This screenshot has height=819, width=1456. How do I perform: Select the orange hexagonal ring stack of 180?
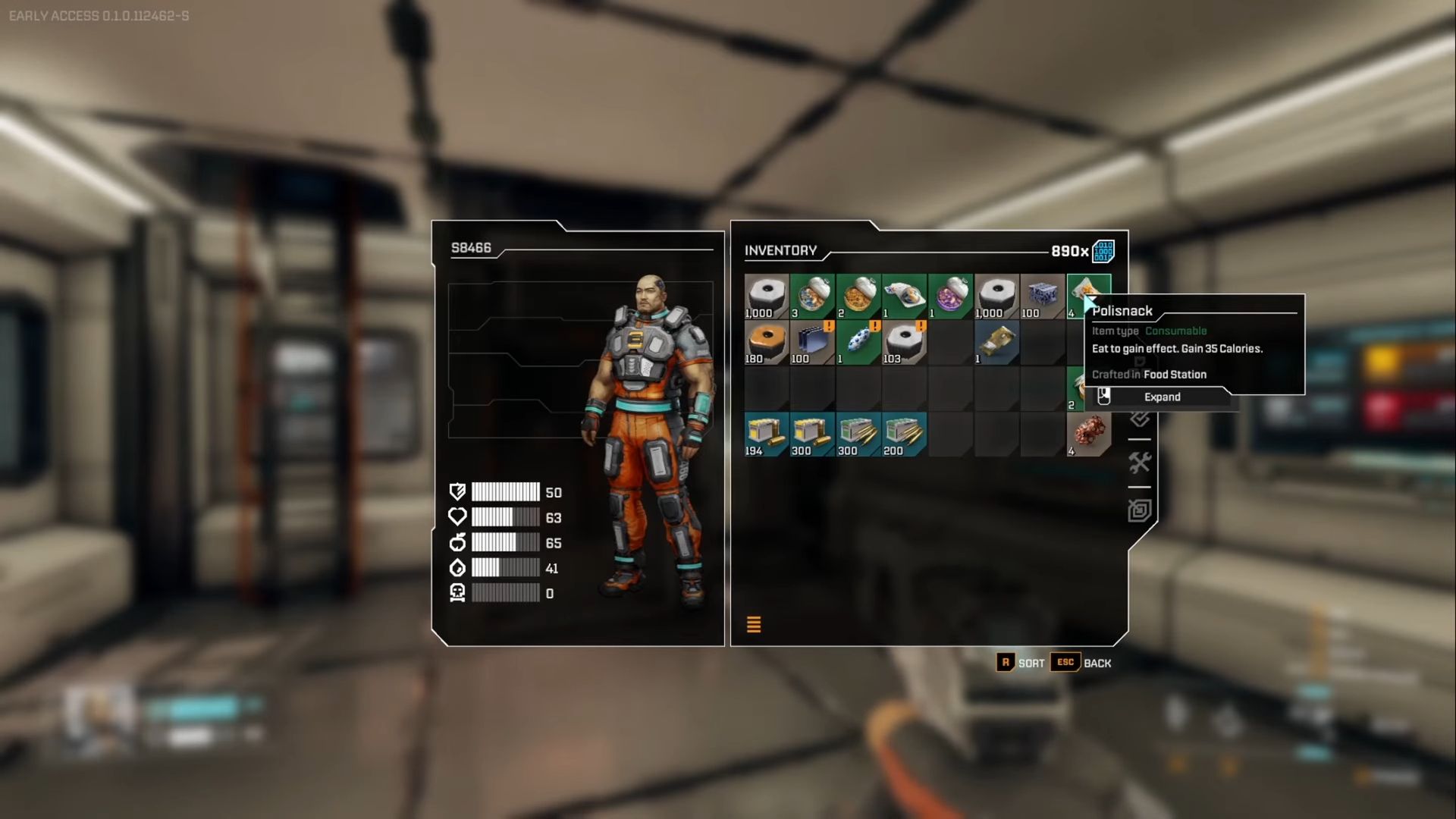point(766,342)
